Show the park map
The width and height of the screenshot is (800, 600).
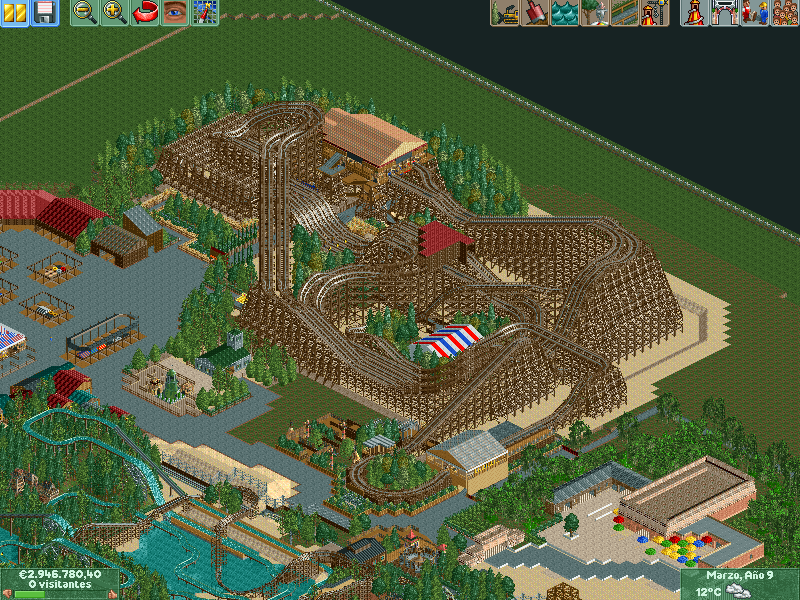(205, 13)
